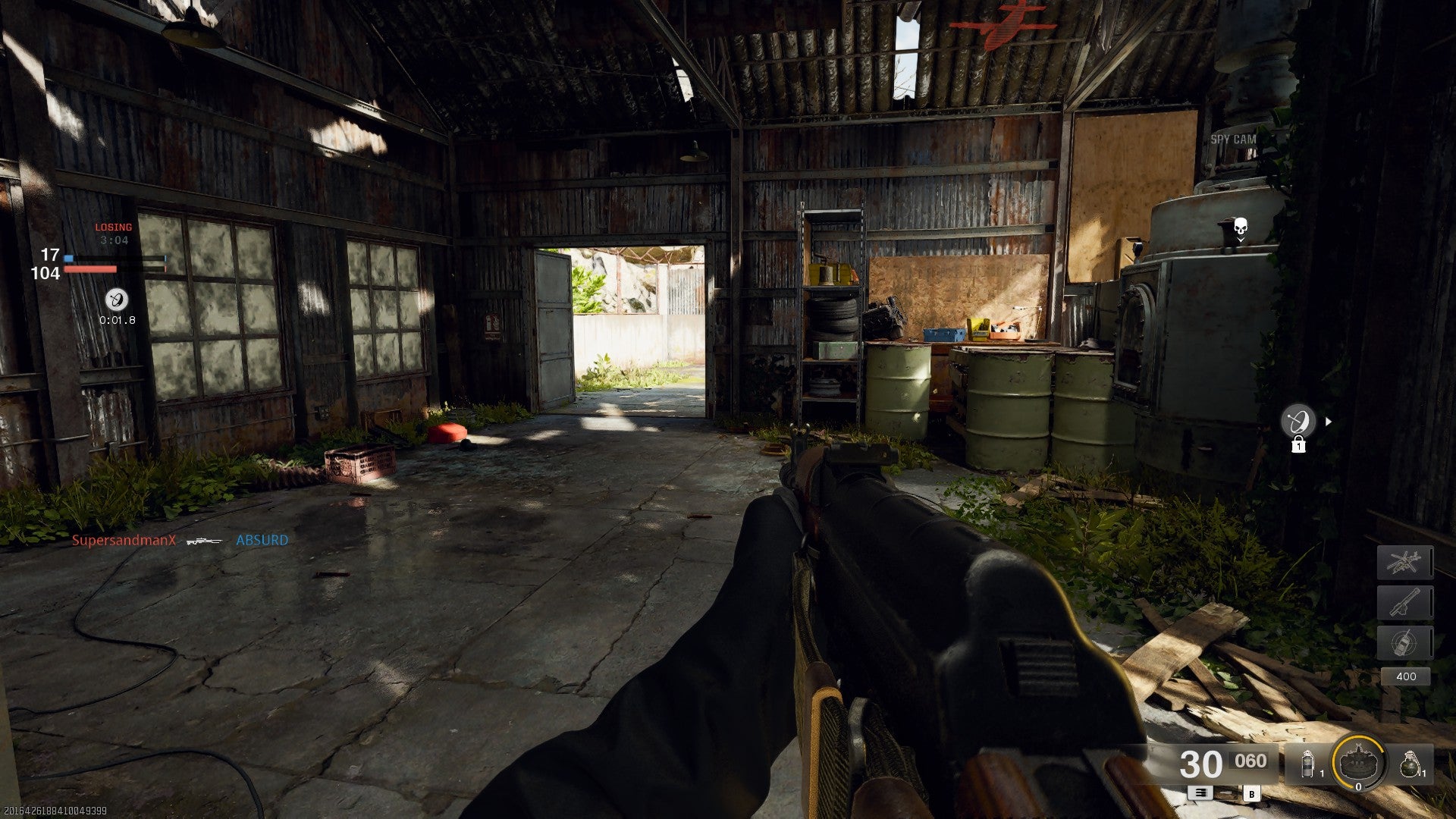Select the War Machine scorestreak icon
Image resolution: width=1456 pixels, height=819 pixels.
[x=1405, y=602]
